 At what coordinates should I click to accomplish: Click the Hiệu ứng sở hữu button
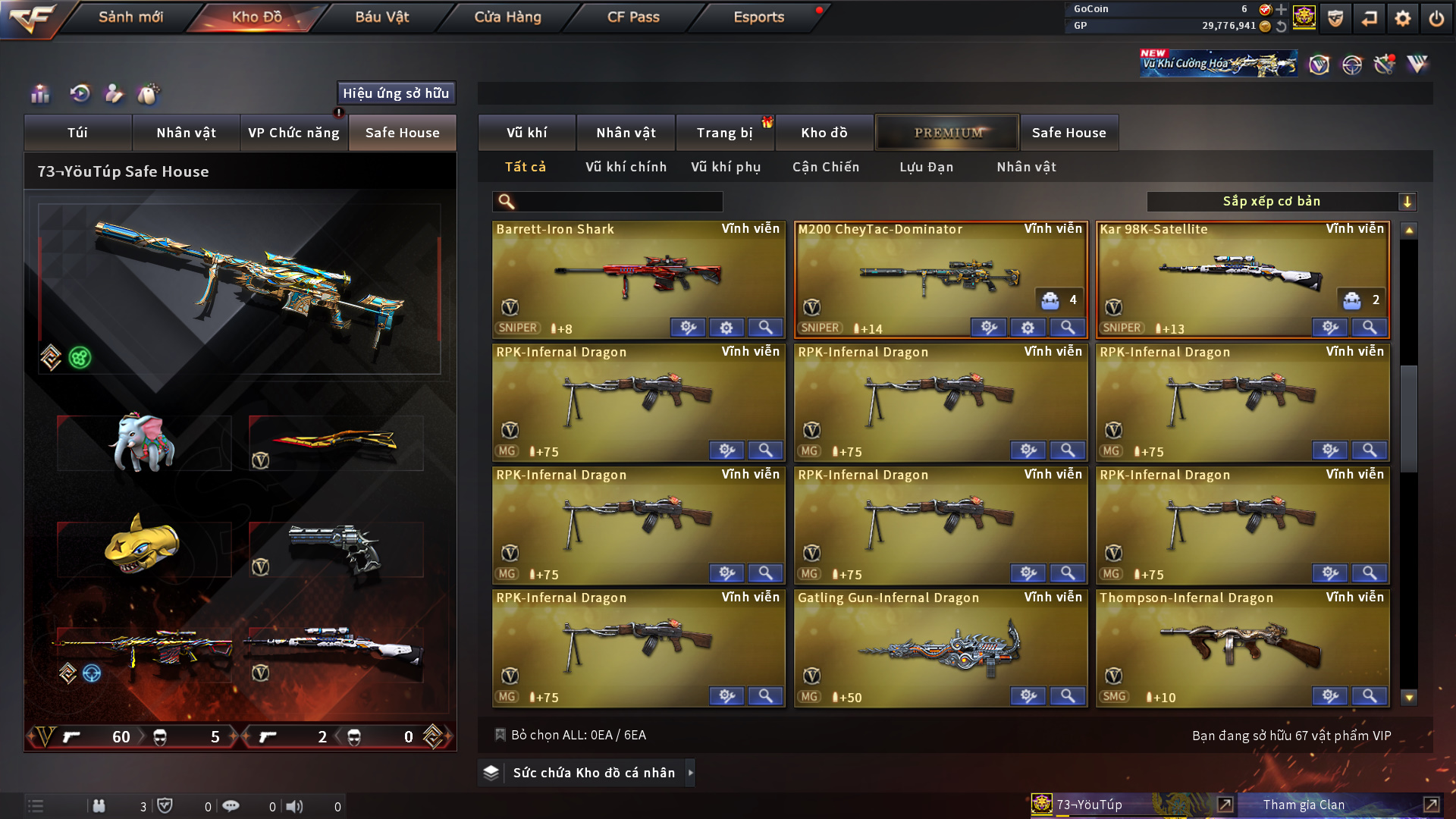395,93
